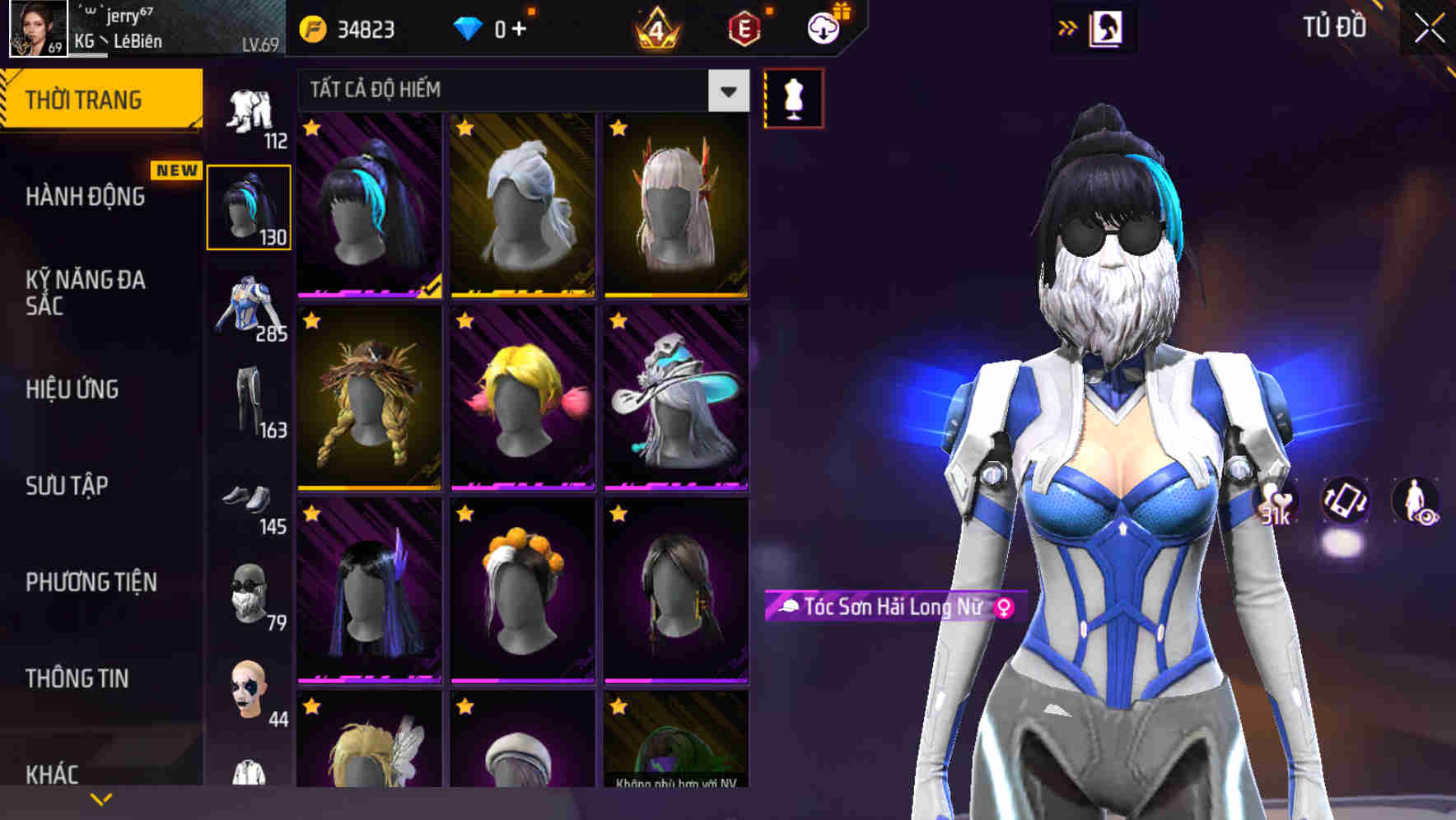This screenshot has height=820, width=1456.
Task: Switch to the HÀNH ĐỘNG tab
Action: point(85,198)
